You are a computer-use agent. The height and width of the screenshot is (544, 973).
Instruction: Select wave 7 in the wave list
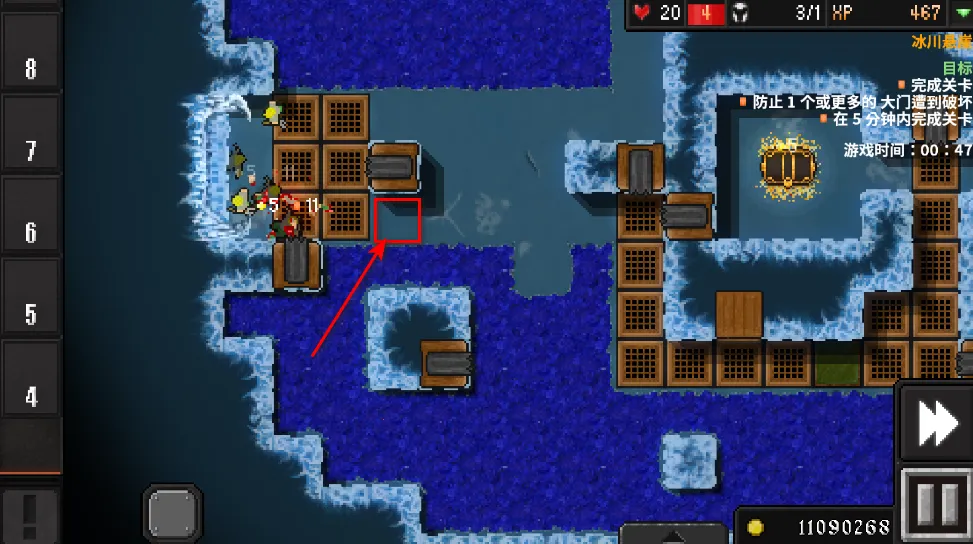click(x=30, y=151)
